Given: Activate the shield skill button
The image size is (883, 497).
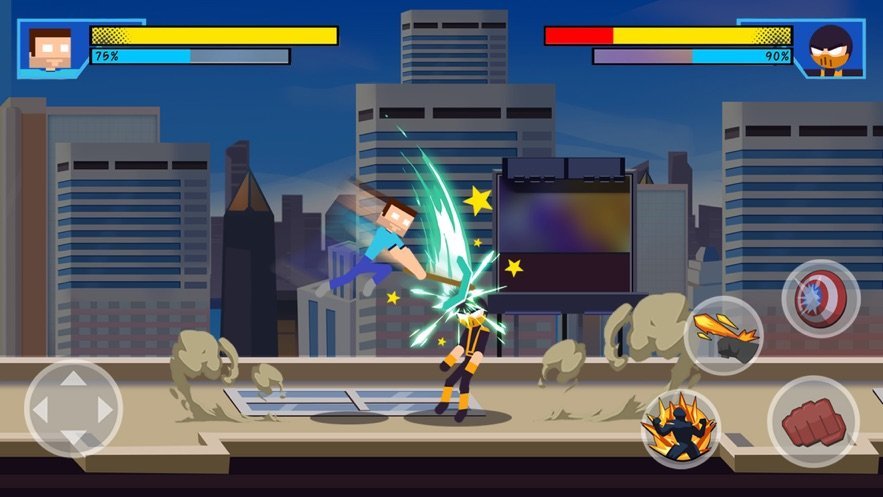Looking at the screenshot, I should coord(820,298).
